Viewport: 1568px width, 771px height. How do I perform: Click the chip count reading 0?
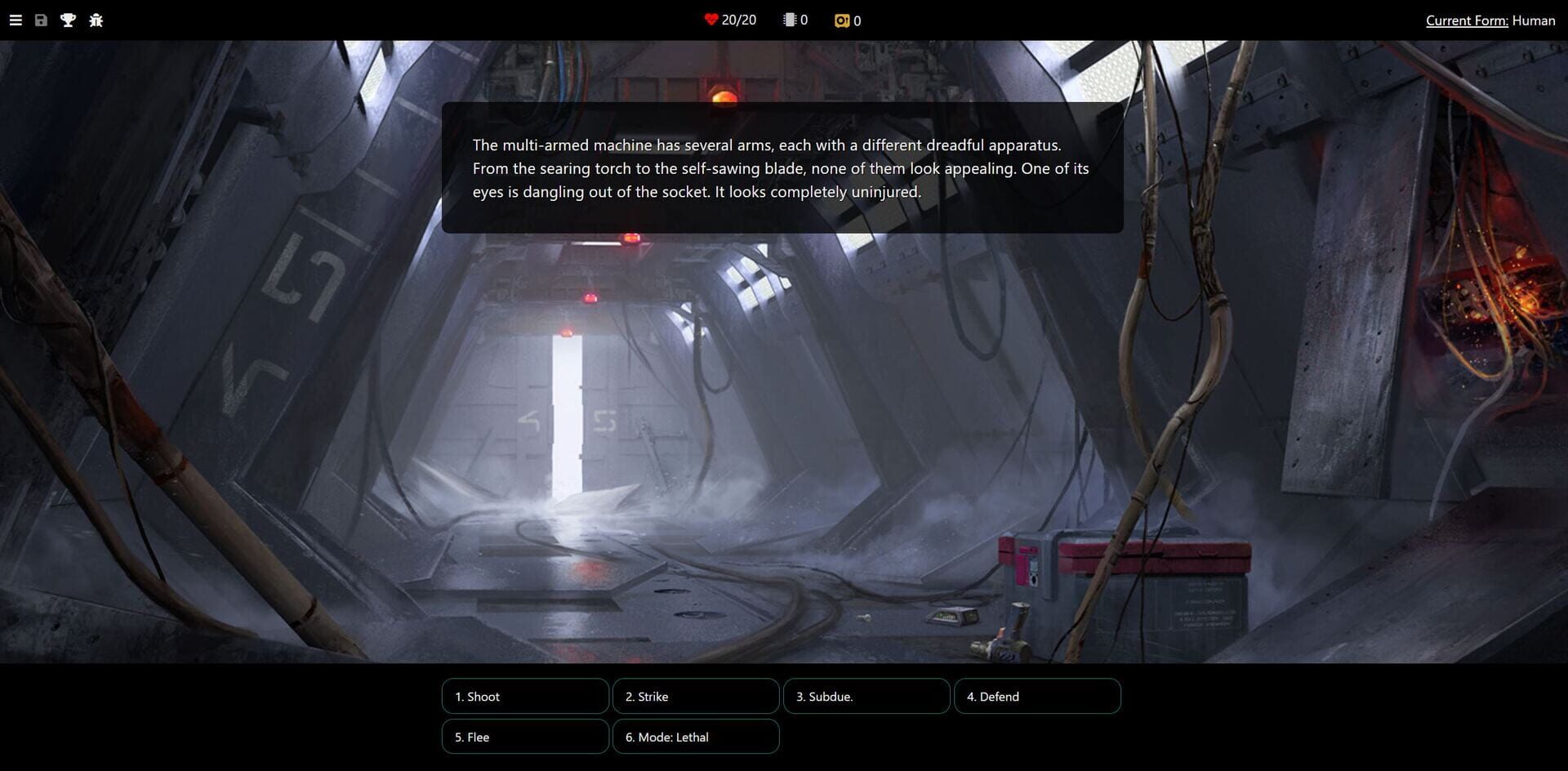(804, 19)
